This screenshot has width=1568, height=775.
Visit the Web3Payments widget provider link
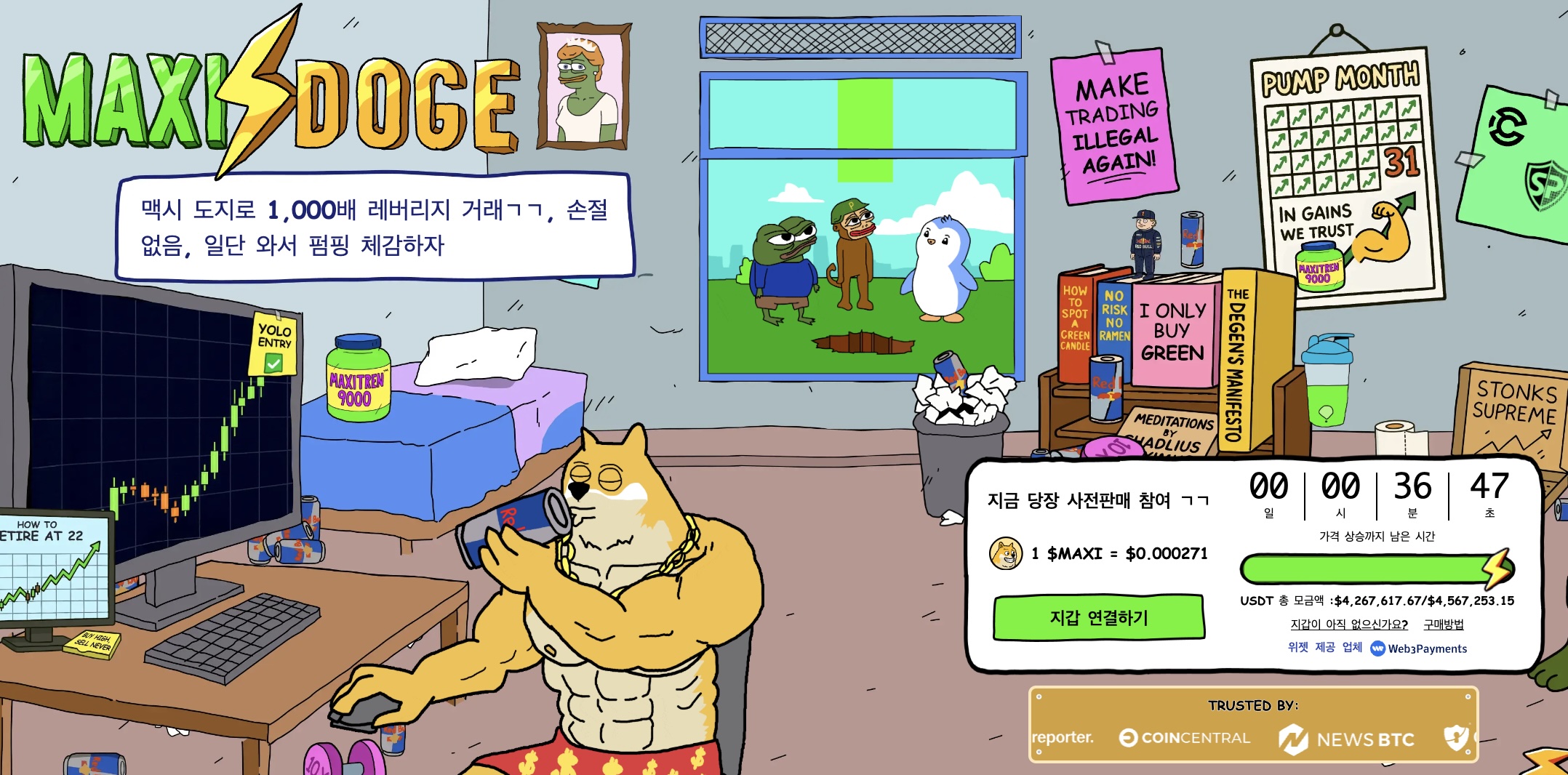click(x=1419, y=648)
